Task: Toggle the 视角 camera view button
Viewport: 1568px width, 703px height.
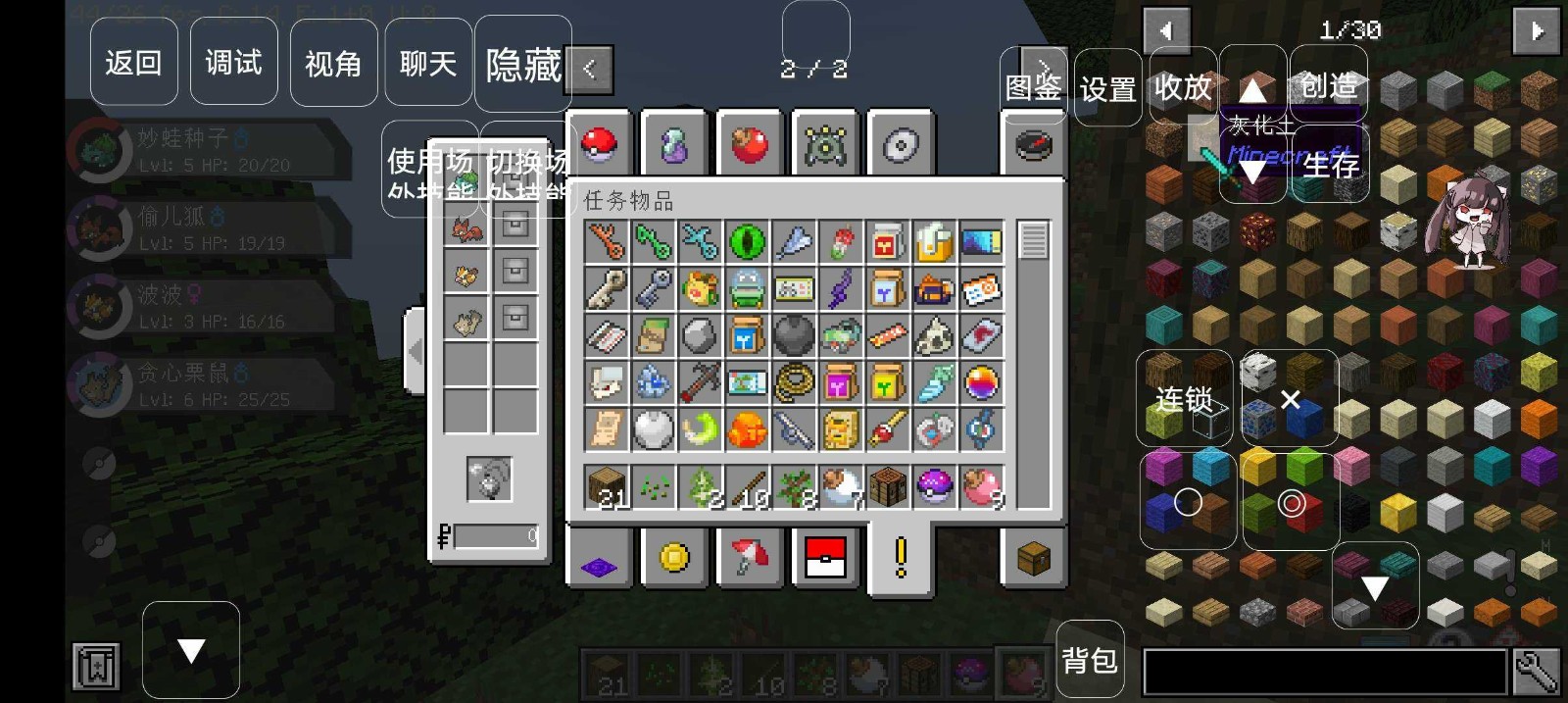Action: click(333, 63)
